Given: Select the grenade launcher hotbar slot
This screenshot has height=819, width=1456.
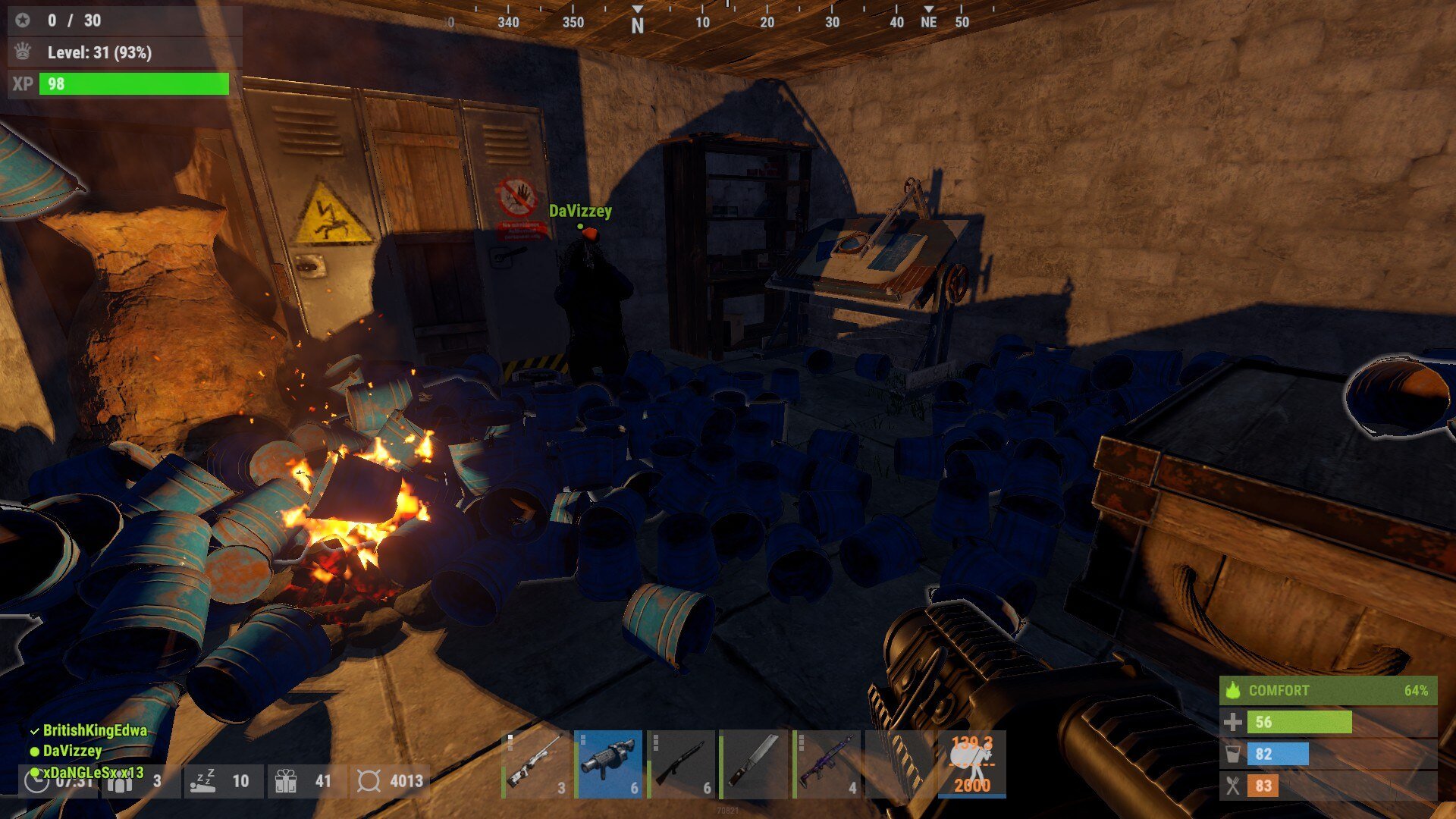Looking at the screenshot, I should point(609,764).
